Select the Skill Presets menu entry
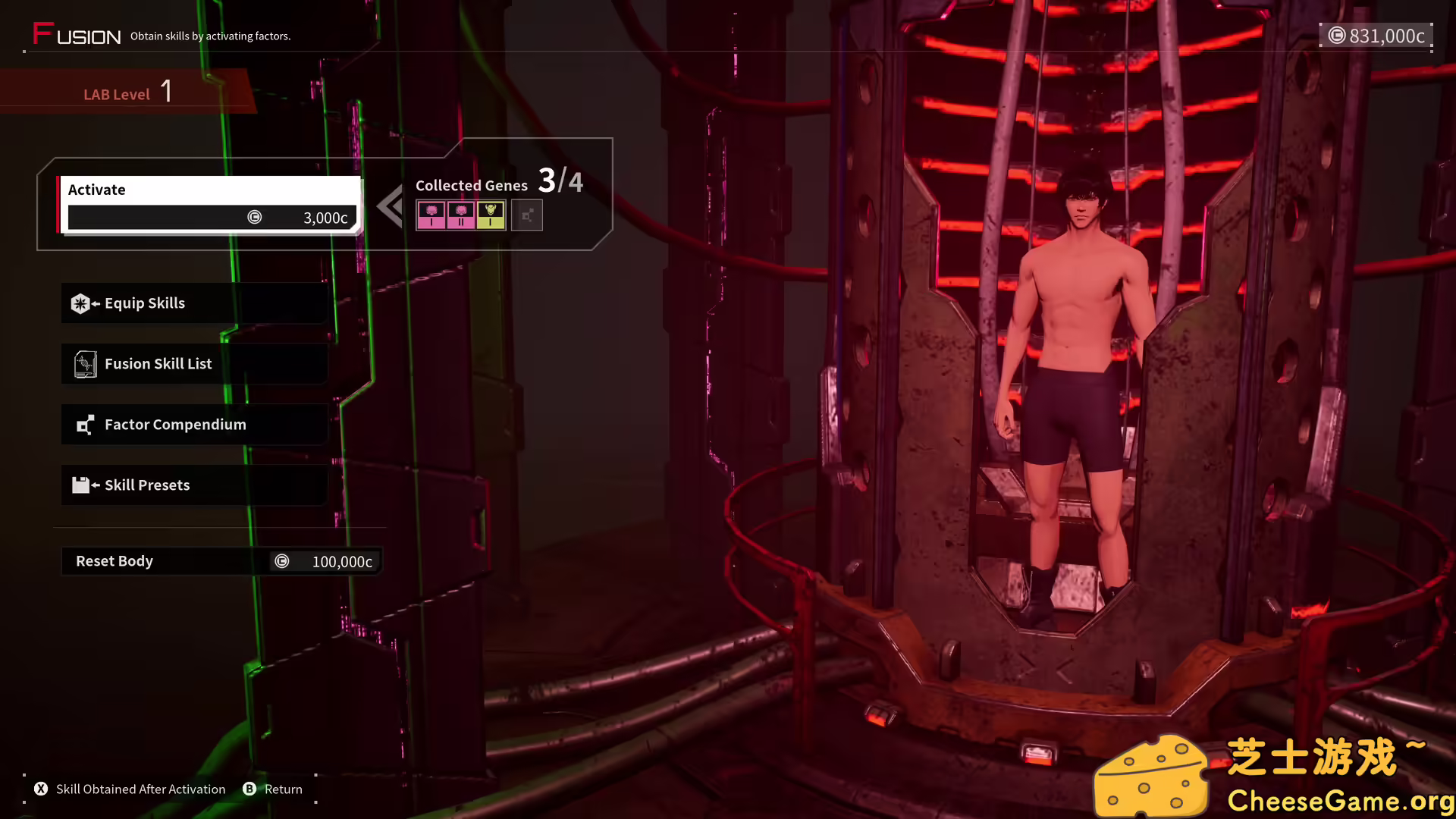The image size is (1456, 819). click(x=193, y=485)
